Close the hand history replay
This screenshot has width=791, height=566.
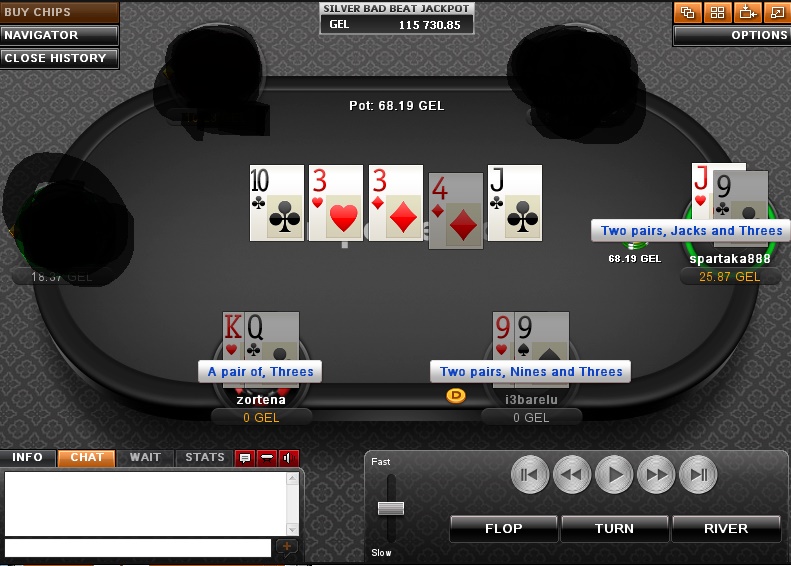(59, 58)
